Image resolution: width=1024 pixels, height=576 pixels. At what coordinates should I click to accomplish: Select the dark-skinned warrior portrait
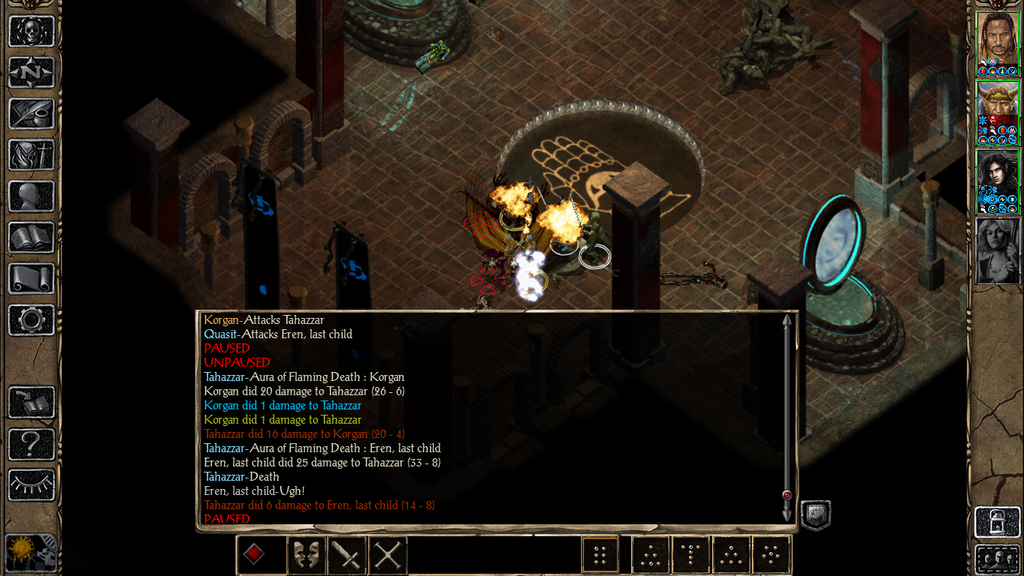click(997, 41)
